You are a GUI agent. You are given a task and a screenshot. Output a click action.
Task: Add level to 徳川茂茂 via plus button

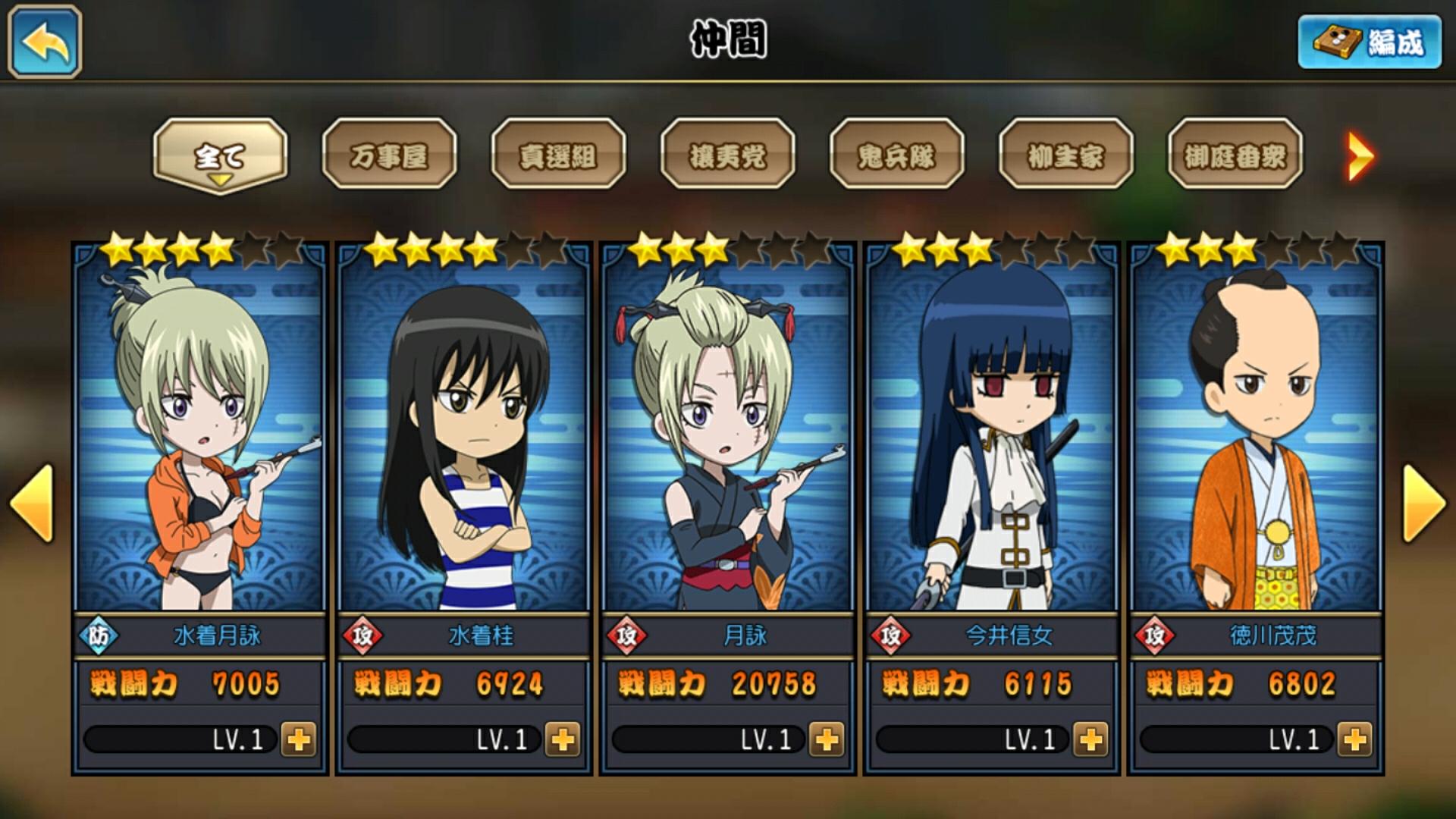pos(1354,739)
